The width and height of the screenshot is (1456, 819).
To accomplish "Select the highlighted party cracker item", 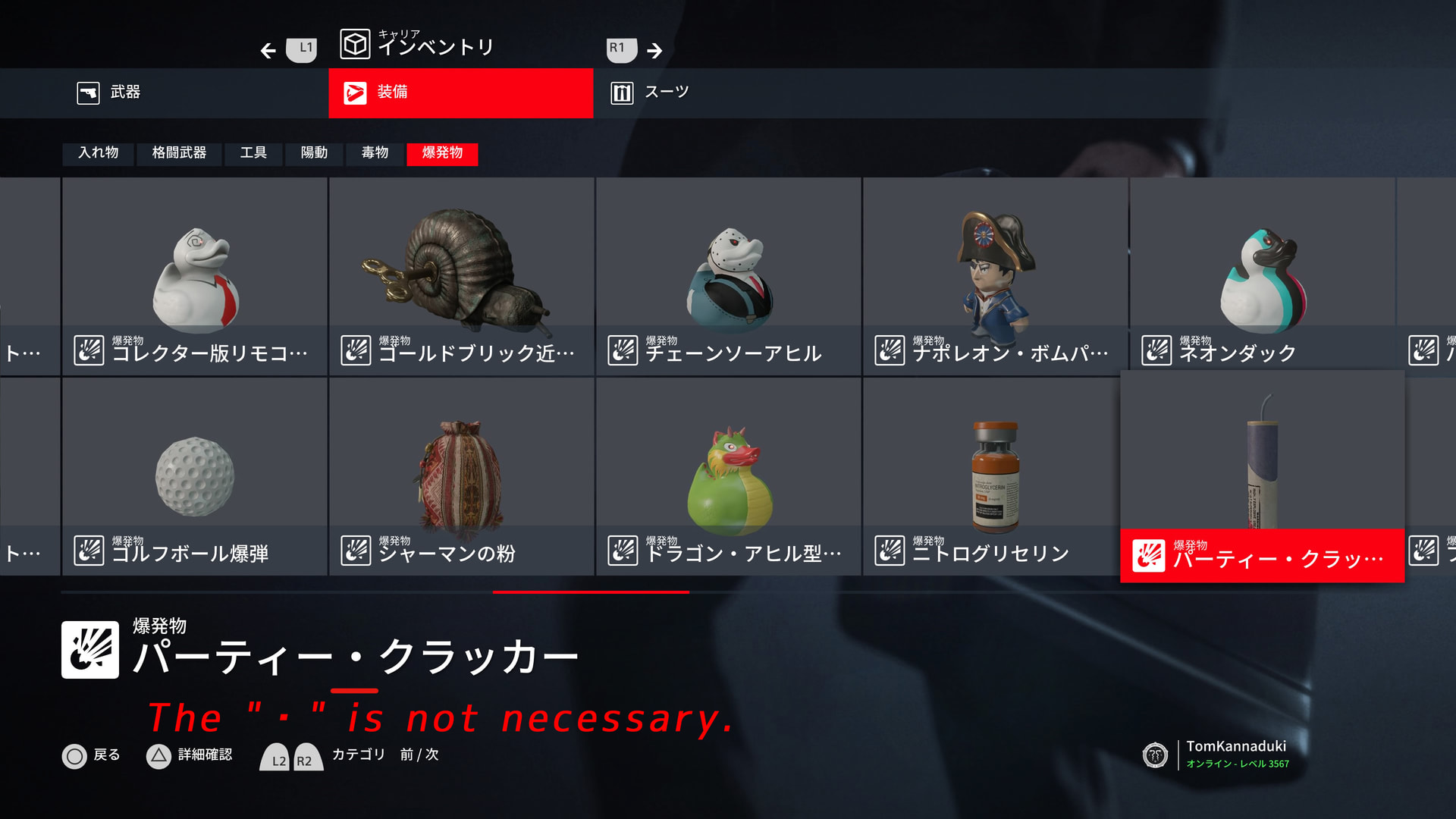I will pos(1263,477).
